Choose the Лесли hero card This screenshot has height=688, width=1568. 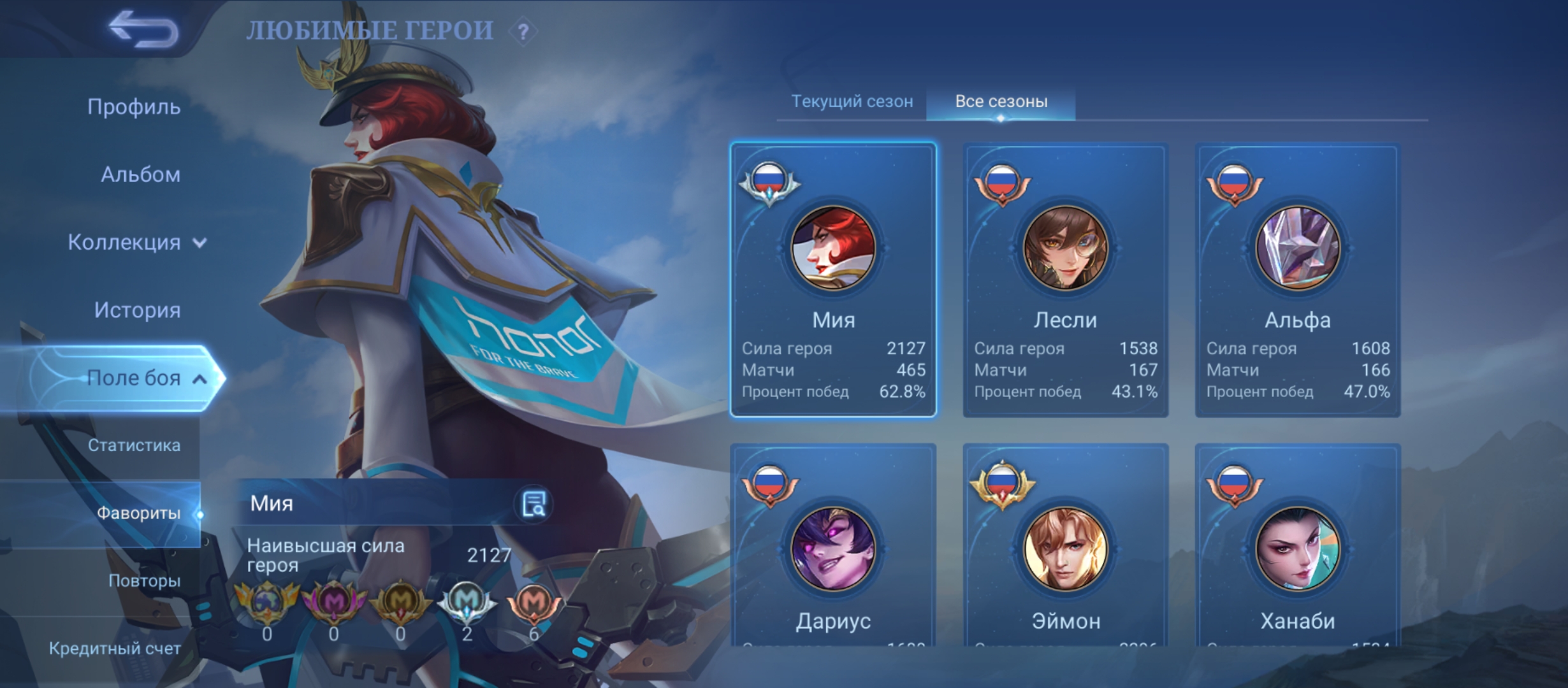(x=1065, y=280)
